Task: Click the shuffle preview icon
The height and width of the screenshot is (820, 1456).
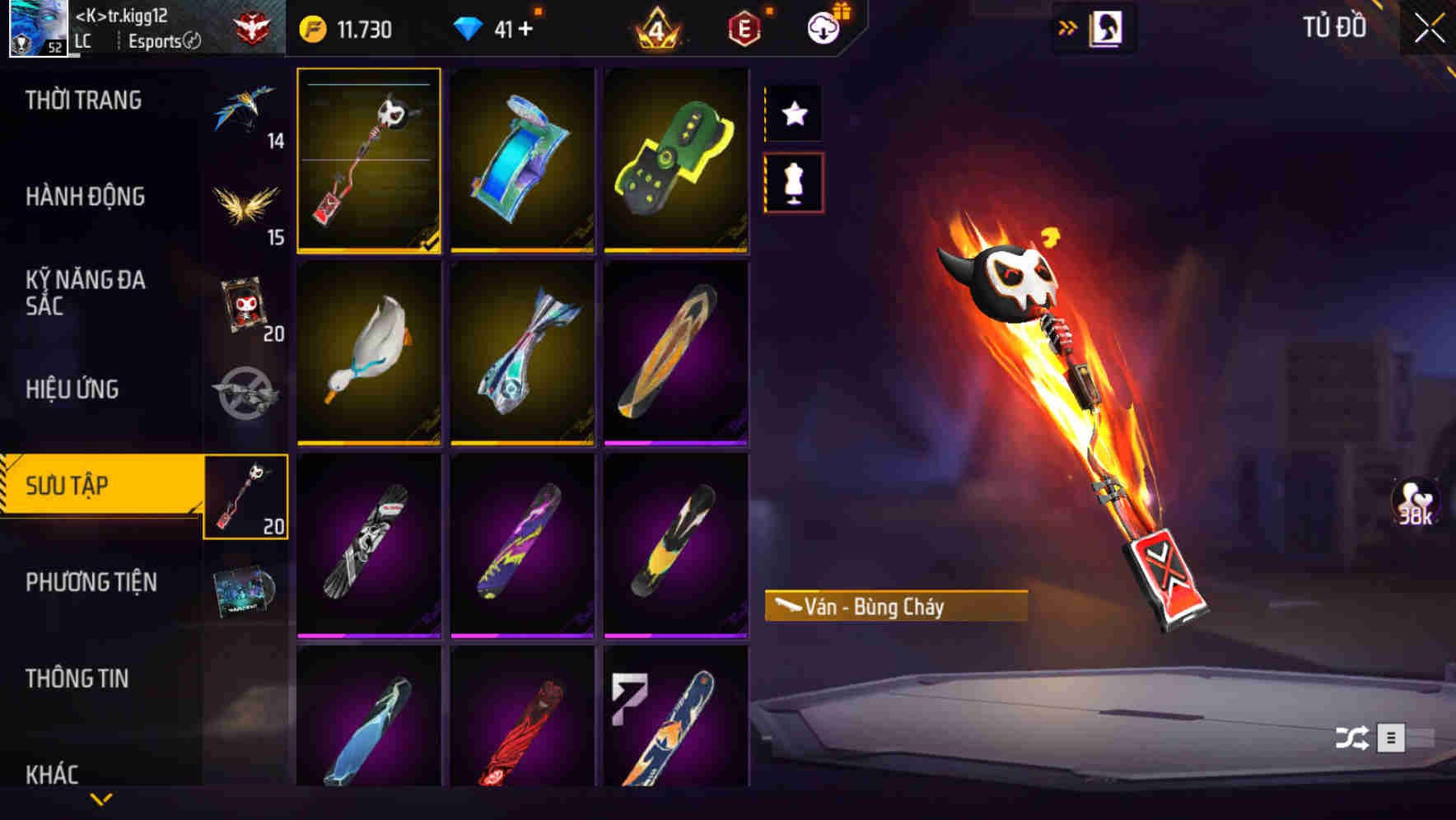Action: coord(1351,738)
